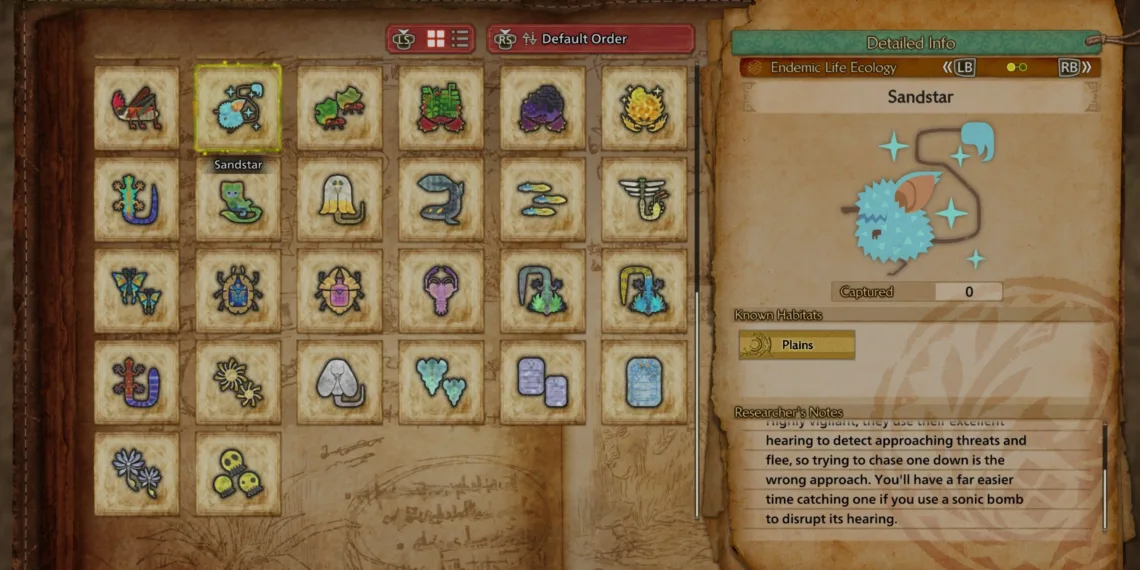Select the purple lobster creature tile
The image size is (1140, 570).
[441, 291]
